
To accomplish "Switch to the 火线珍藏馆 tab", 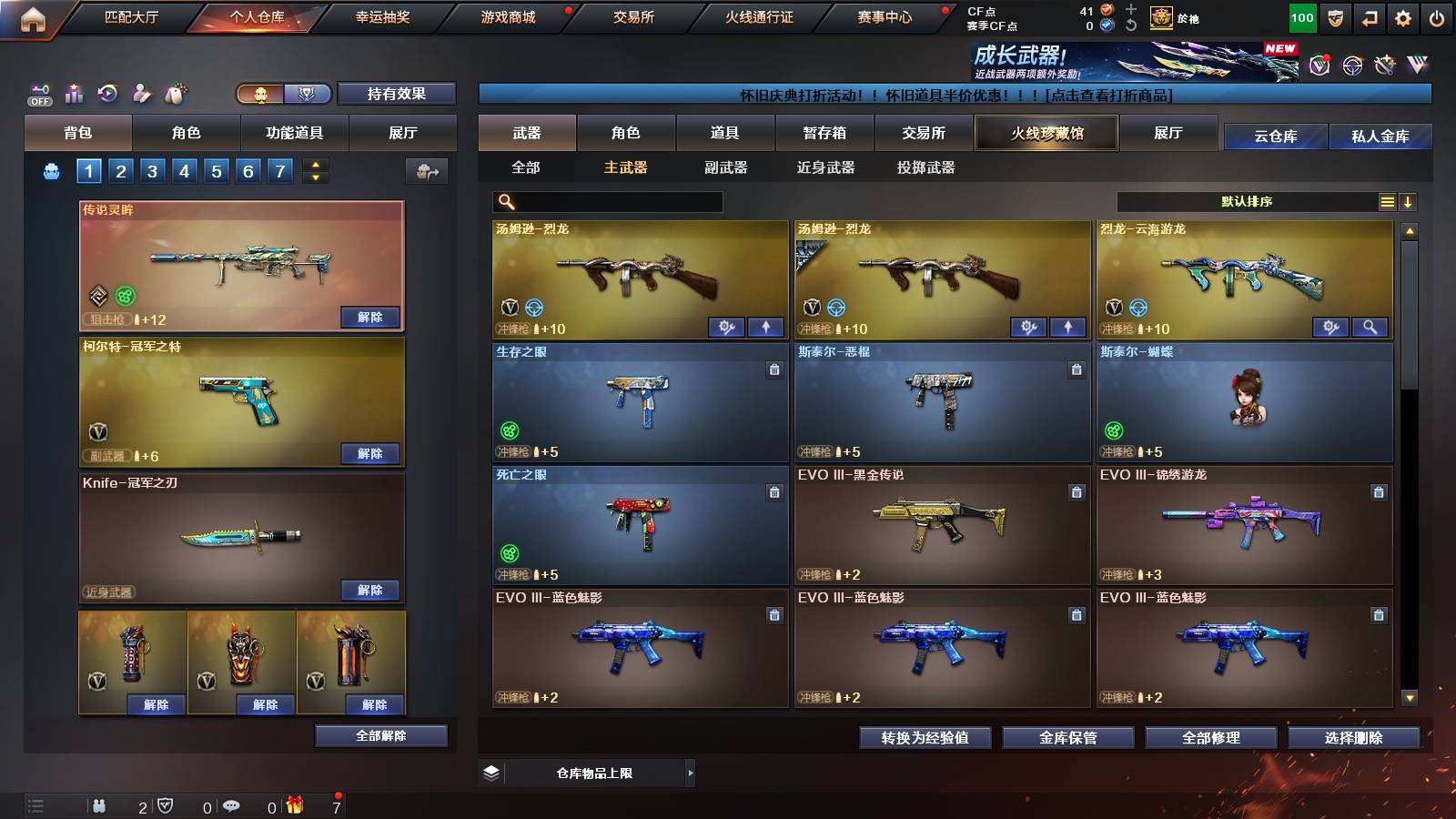I will click(1045, 133).
